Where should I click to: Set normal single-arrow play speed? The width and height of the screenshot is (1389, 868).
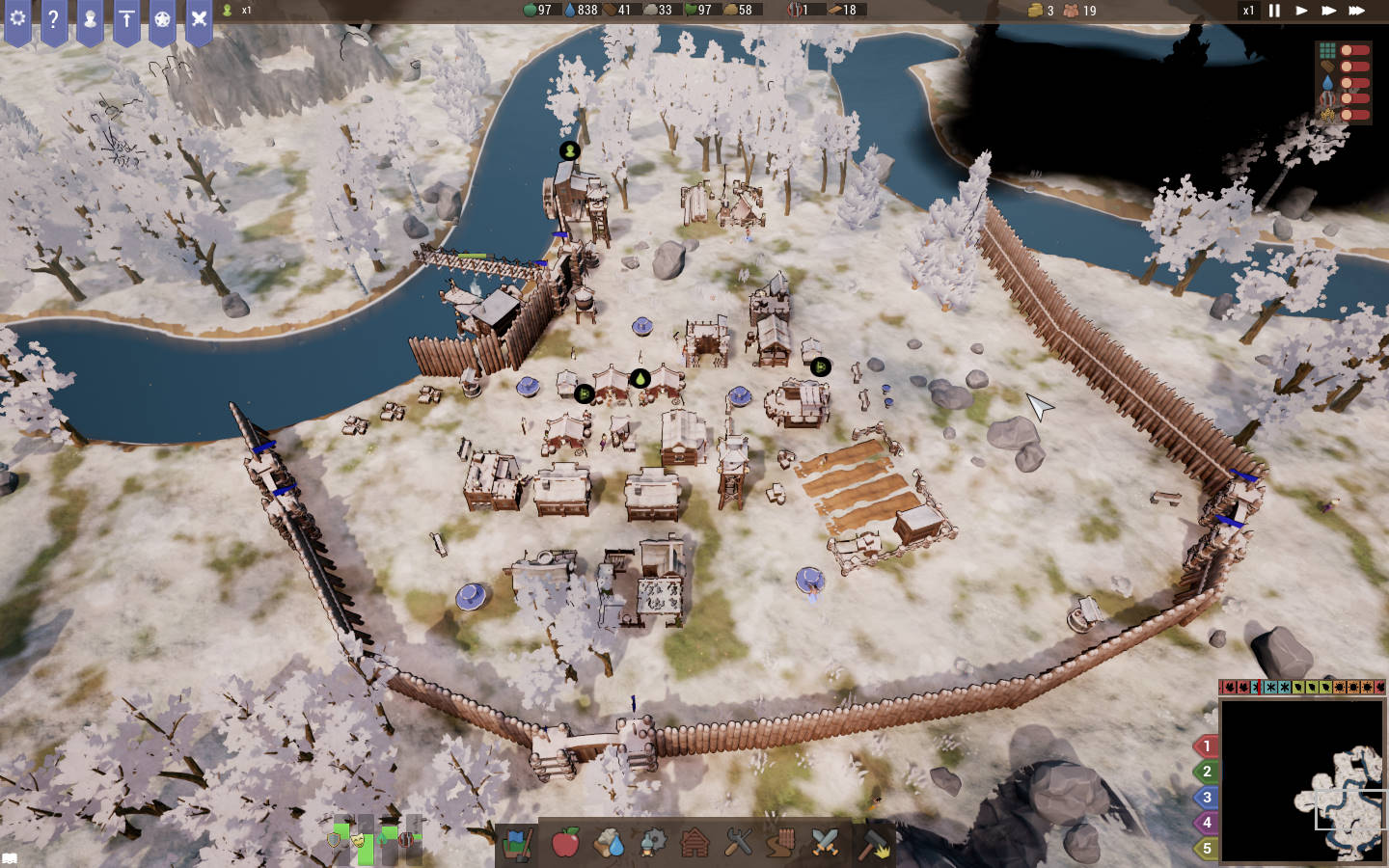pyautogui.click(x=1301, y=11)
